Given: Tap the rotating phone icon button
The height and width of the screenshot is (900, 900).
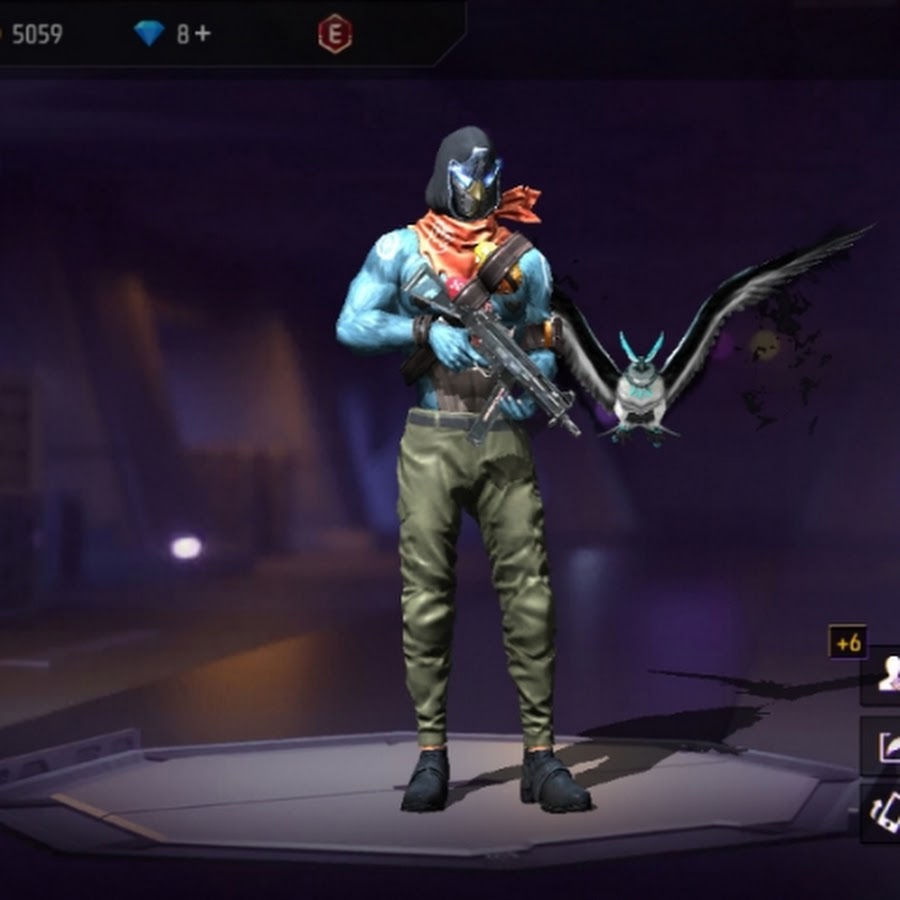Looking at the screenshot, I should (884, 812).
